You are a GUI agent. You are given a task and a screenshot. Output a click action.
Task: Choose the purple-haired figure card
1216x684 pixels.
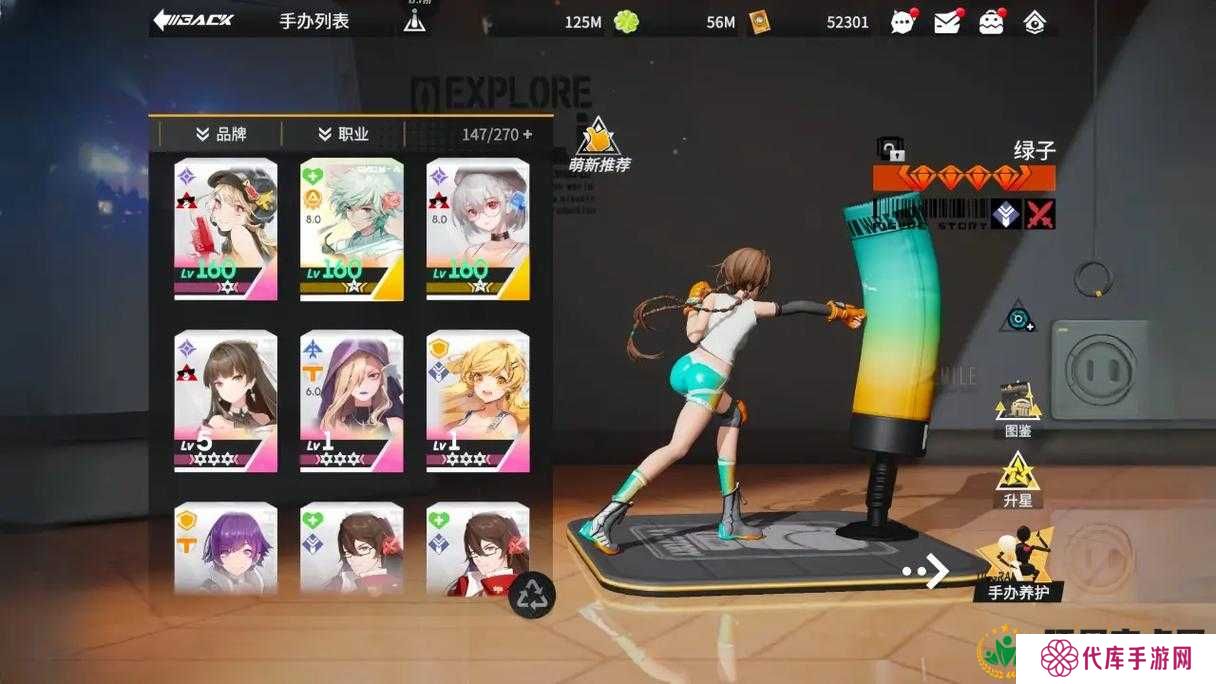pyautogui.click(x=225, y=548)
